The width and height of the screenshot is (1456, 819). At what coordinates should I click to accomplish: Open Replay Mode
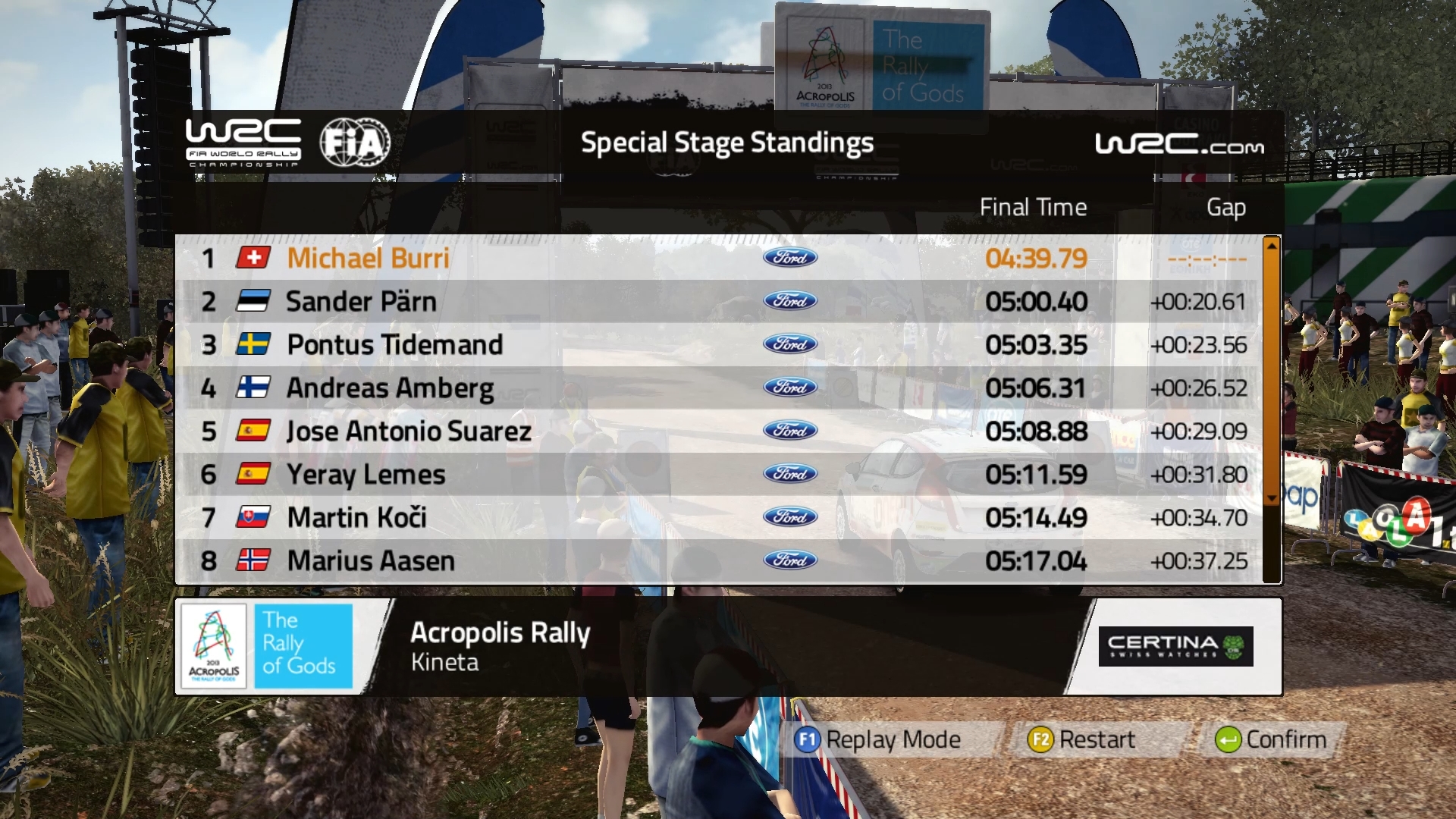pyautogui.click(x=878, y=739)
